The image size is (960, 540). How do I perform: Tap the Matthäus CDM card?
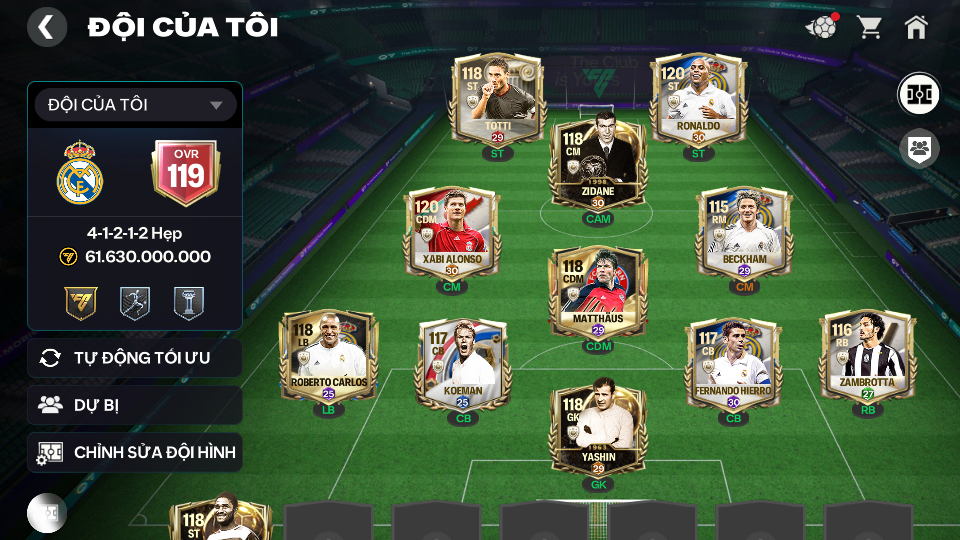[x=597, y=293]
